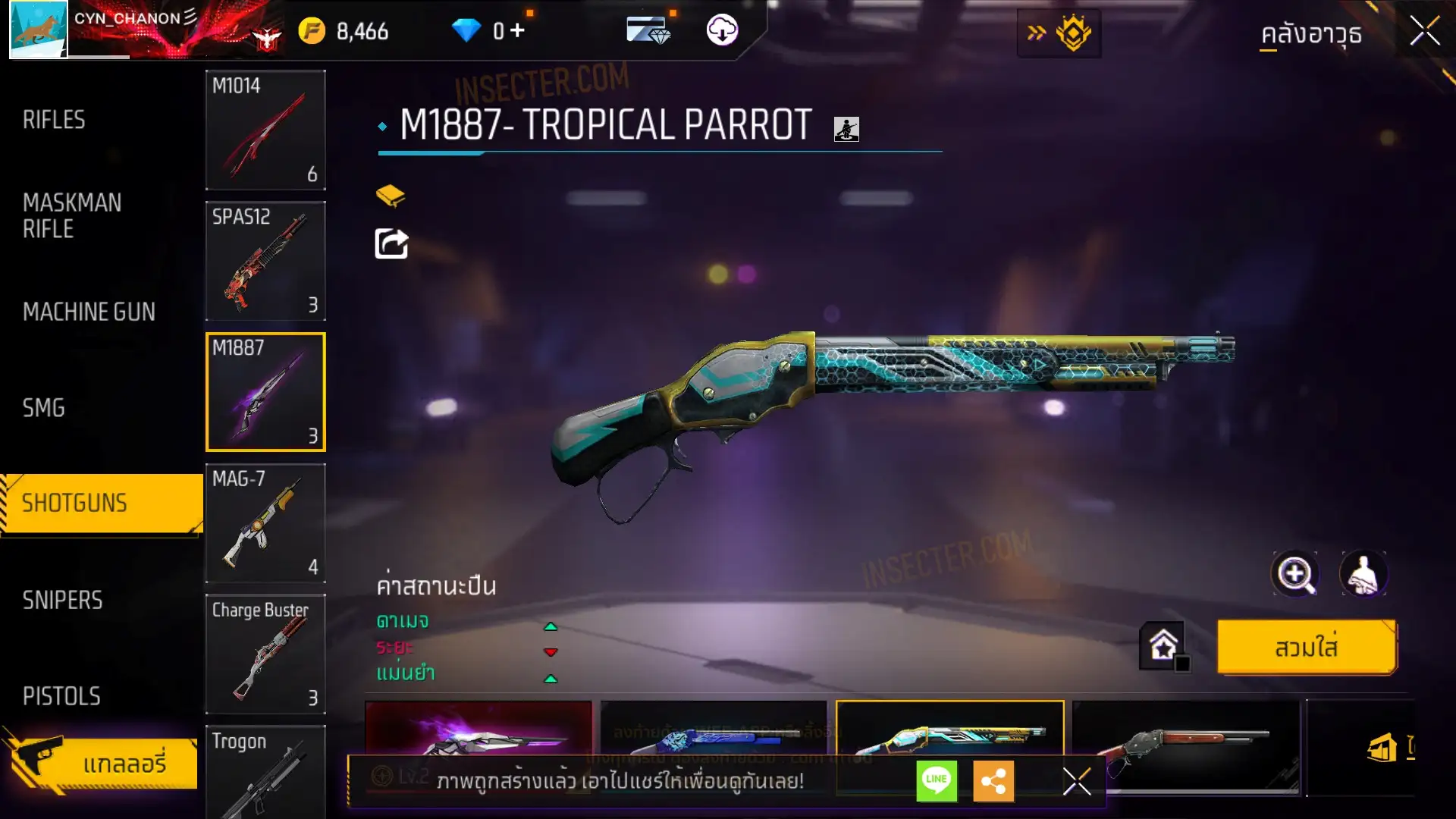Screen dimensions: 1456x819
Task: Open the PISTOLS category
Action: click(61, 696)
